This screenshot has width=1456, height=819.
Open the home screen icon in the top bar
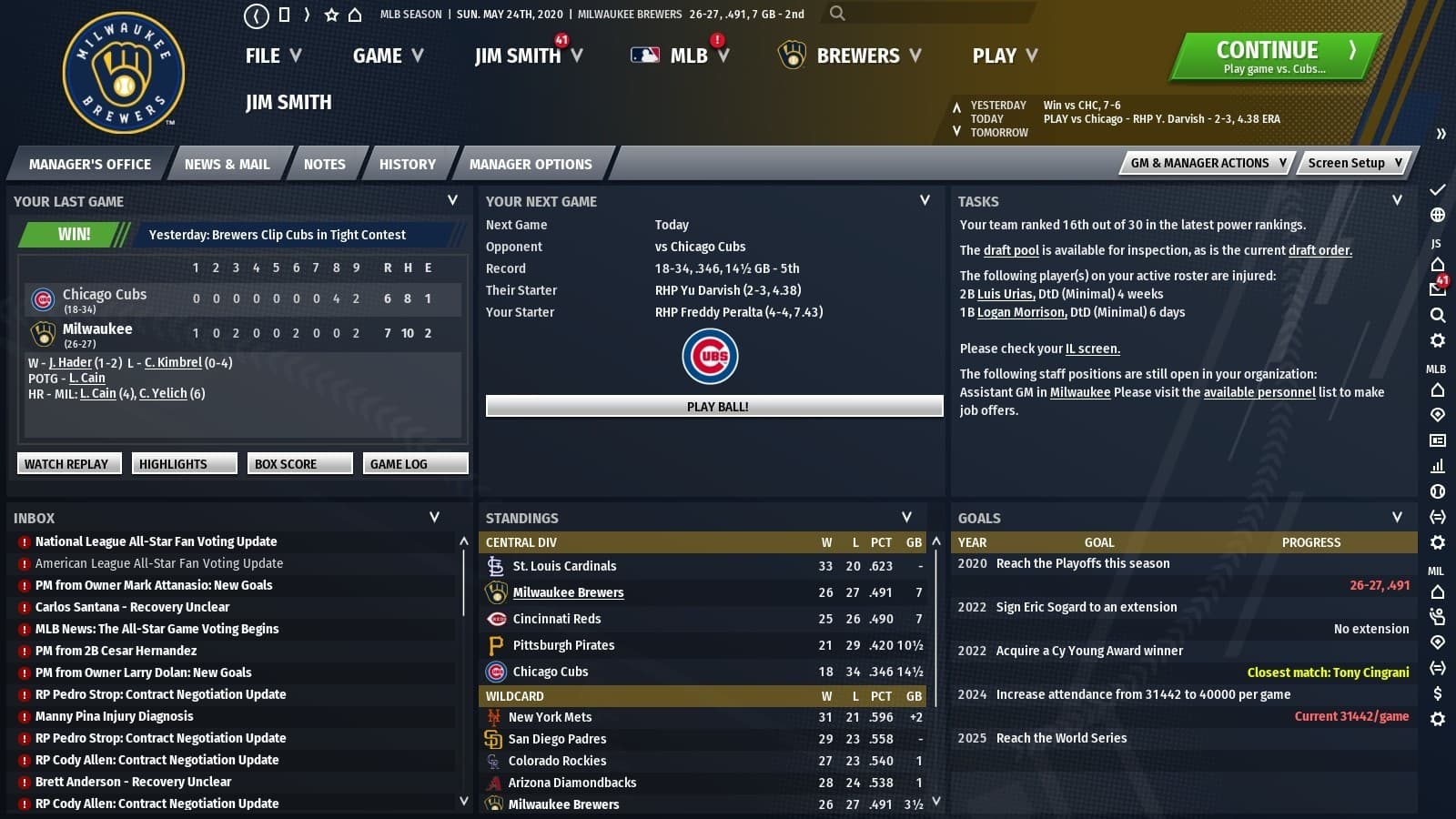tap(355, 15)
